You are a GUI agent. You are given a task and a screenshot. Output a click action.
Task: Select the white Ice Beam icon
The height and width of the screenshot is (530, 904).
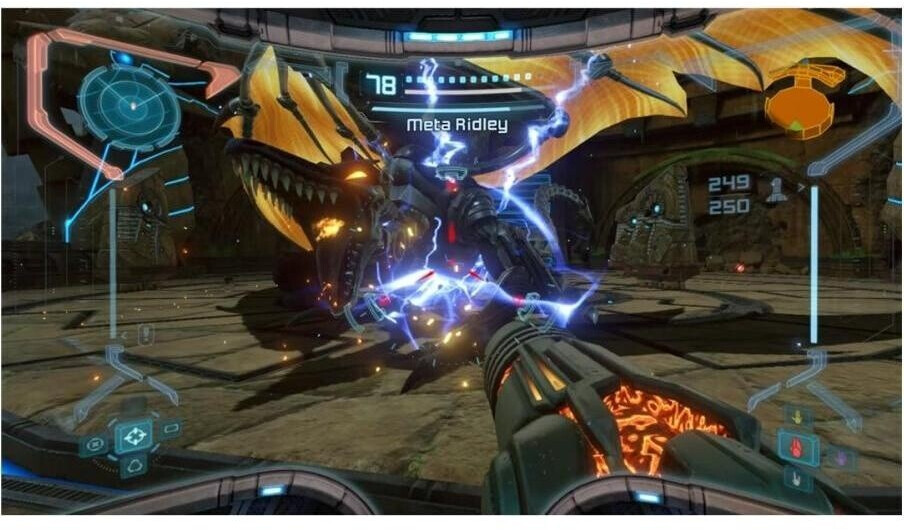coord(797,479)
